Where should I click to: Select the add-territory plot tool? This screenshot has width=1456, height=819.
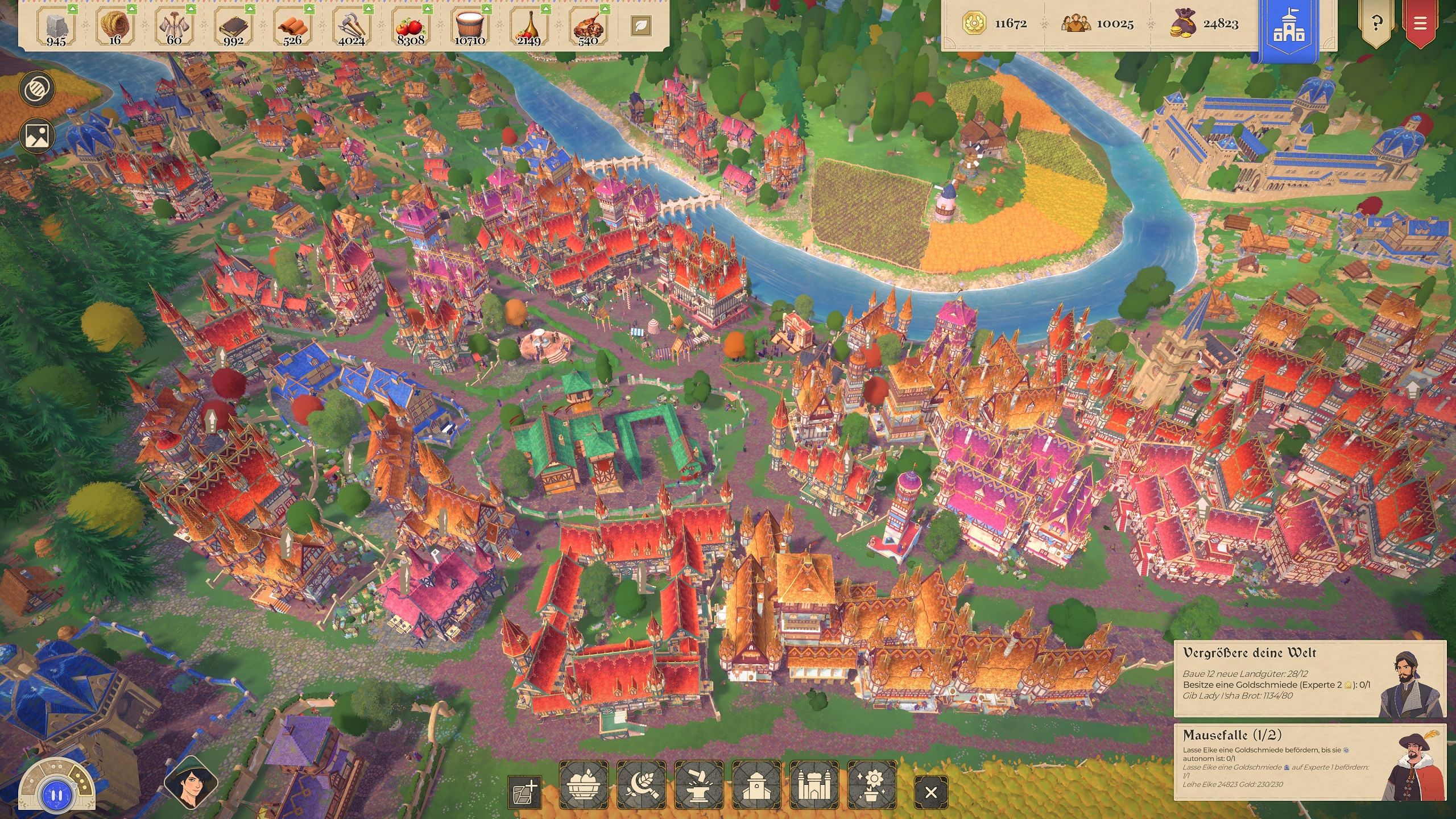click(524, 792)
